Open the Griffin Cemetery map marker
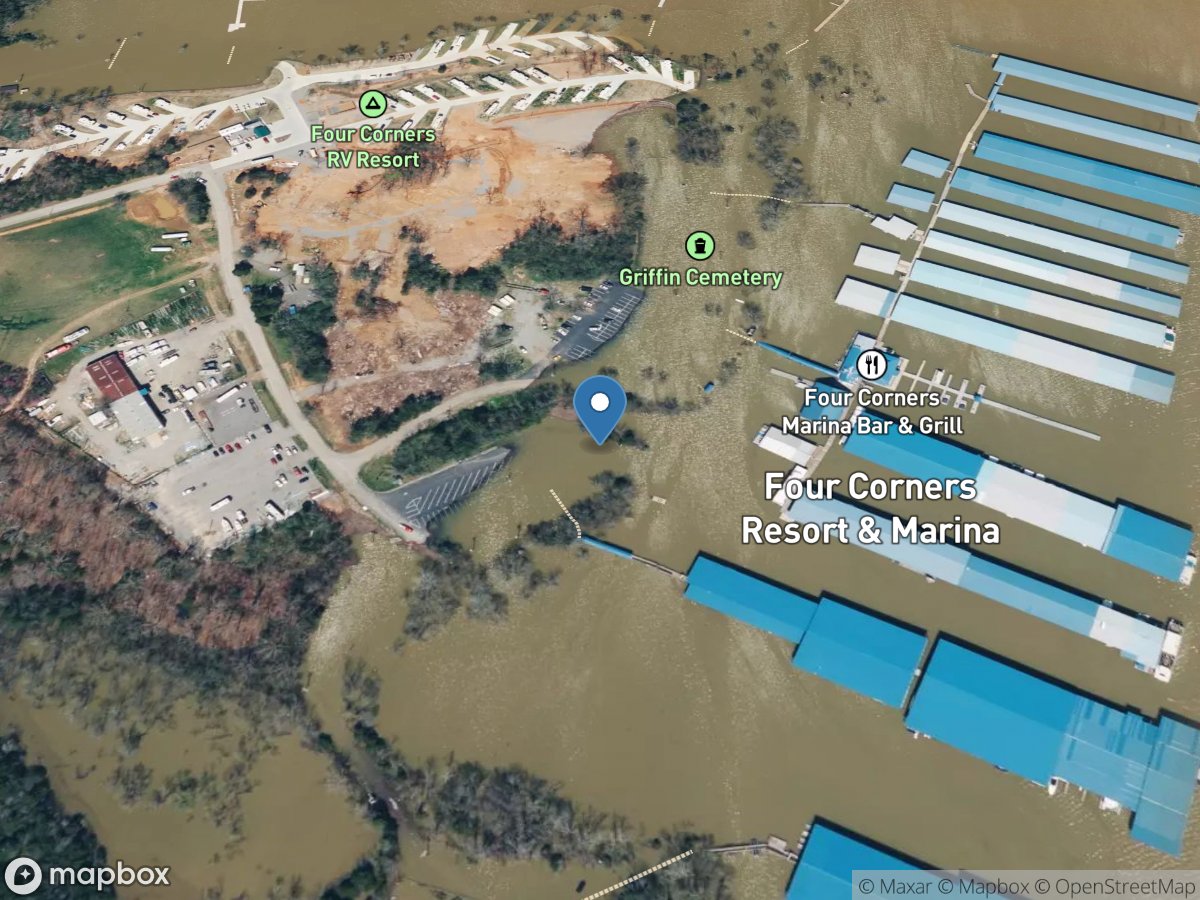Viewport: 1200px width, 900px height. 700,246
